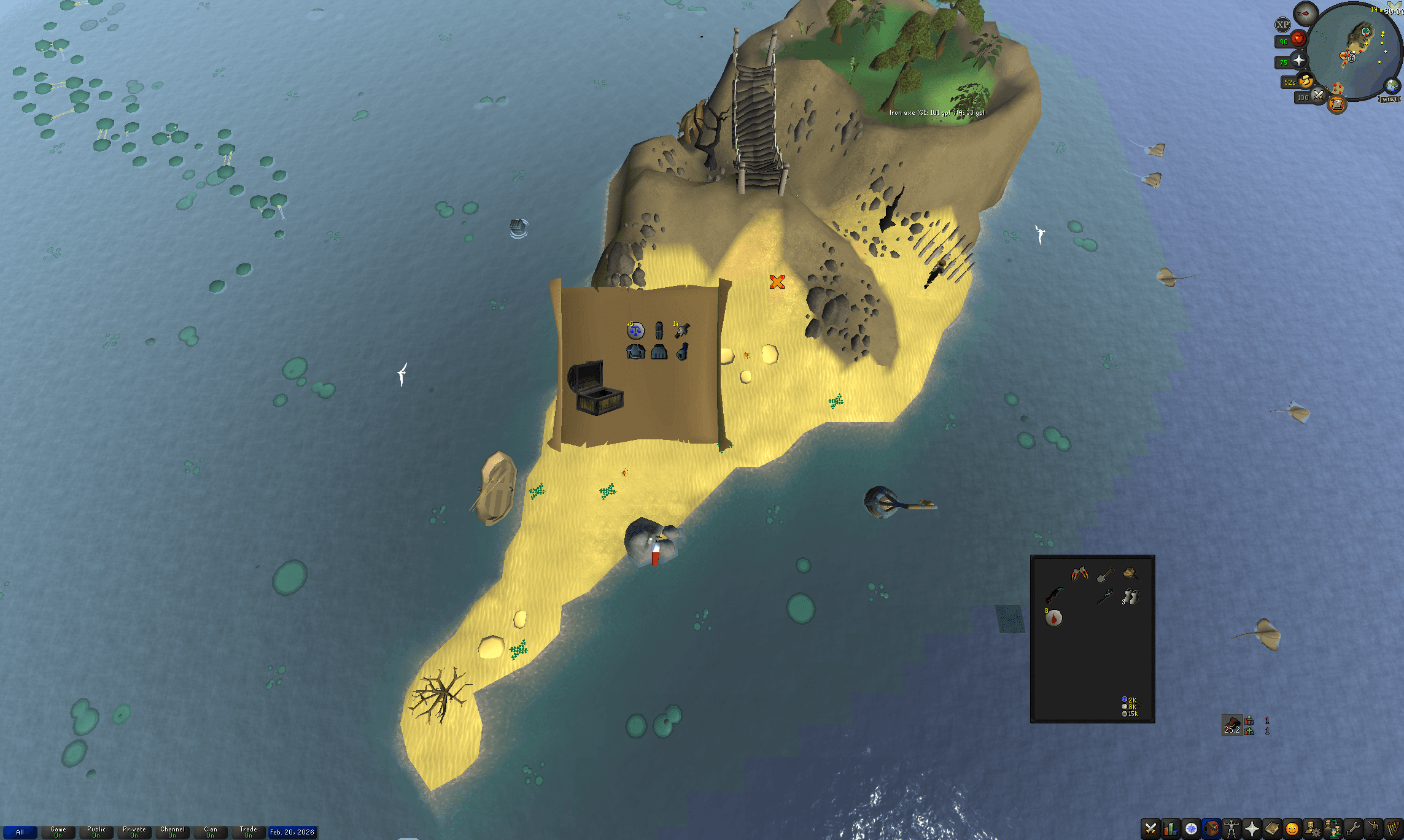The height and width of the screenshot is (840, 1404).
Task: Click the world map globe icon
Action: tap(1391, 87)
